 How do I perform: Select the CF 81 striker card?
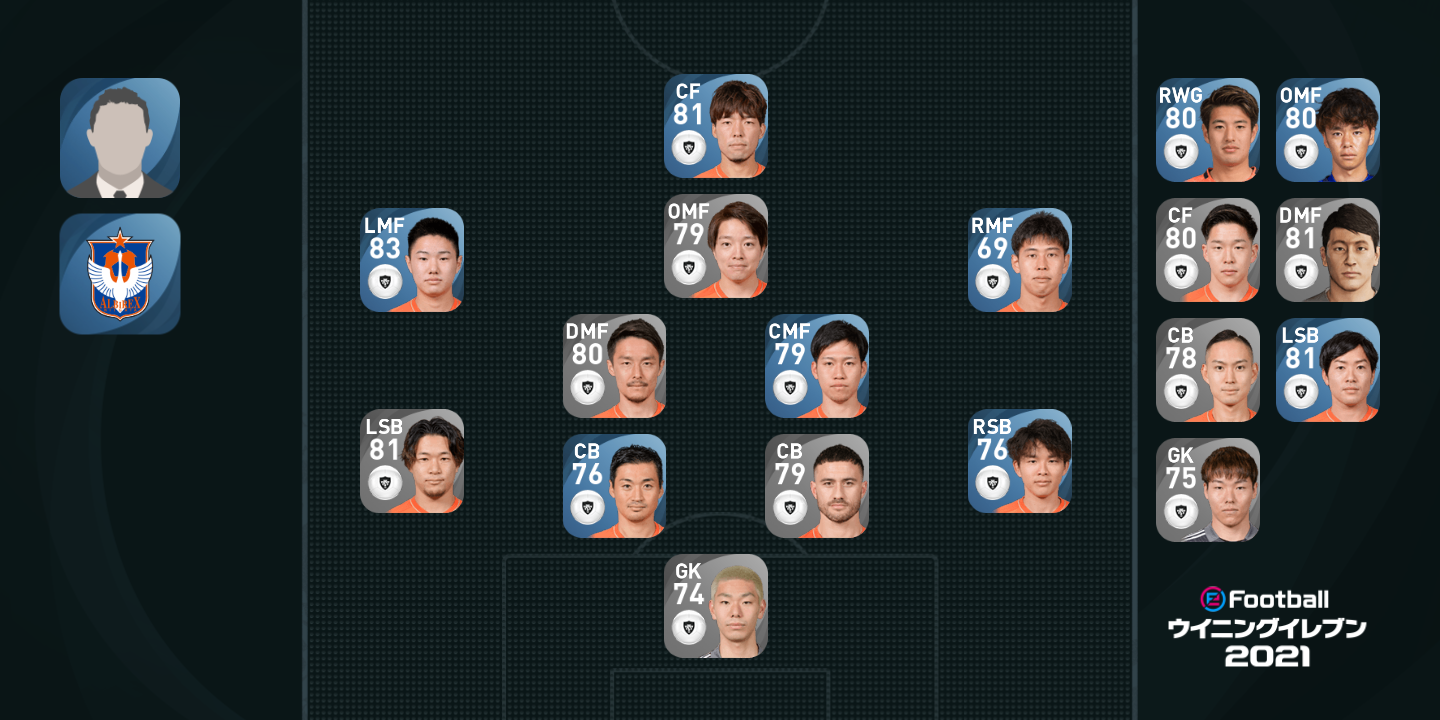tap(716, 126)
